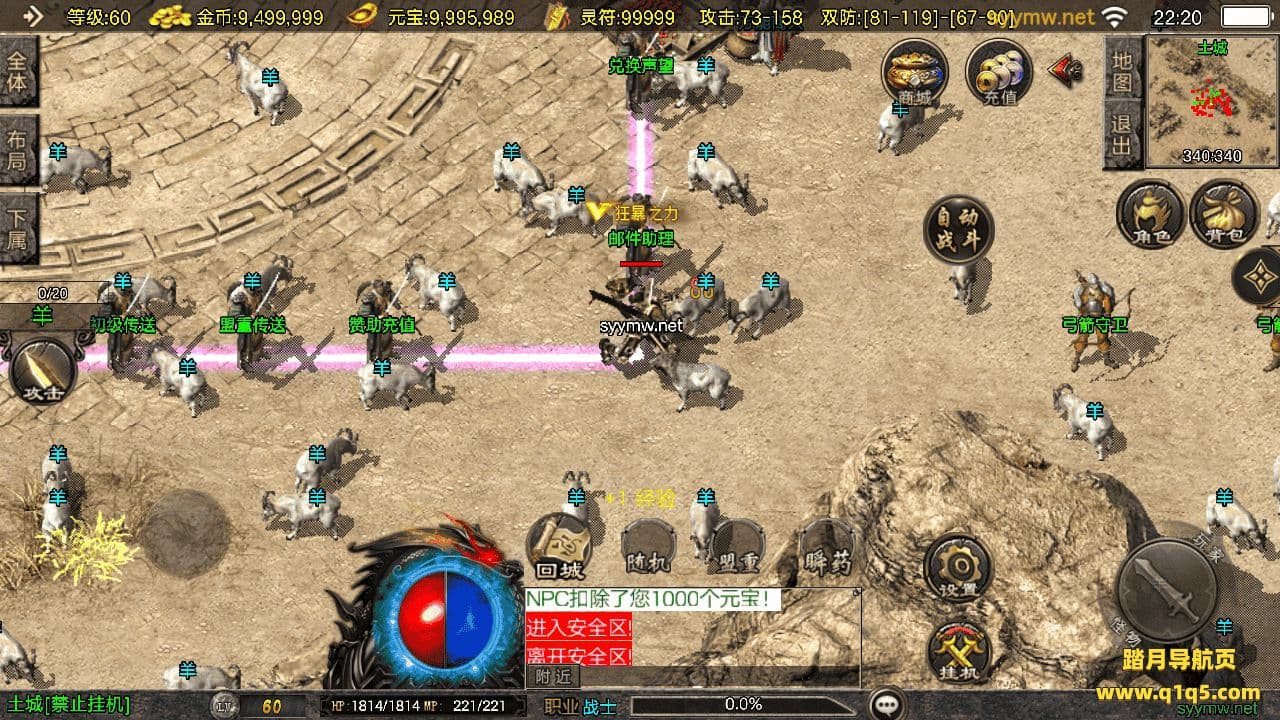Use the 回城 return scroll
Viewport: 1280px width, 720px height.
[559, 547]
